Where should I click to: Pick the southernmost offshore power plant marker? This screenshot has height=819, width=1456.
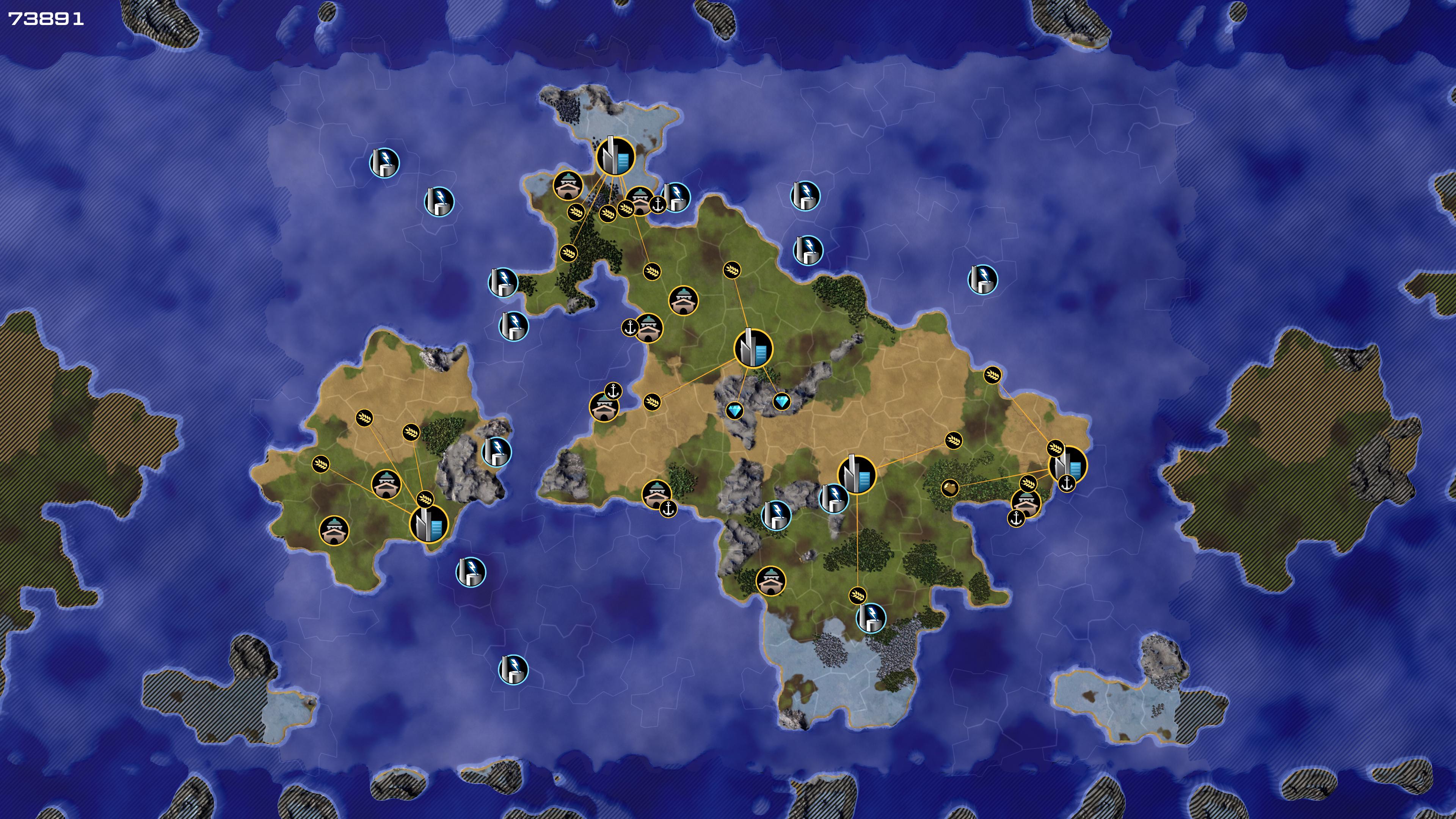(x=513, y=670)
